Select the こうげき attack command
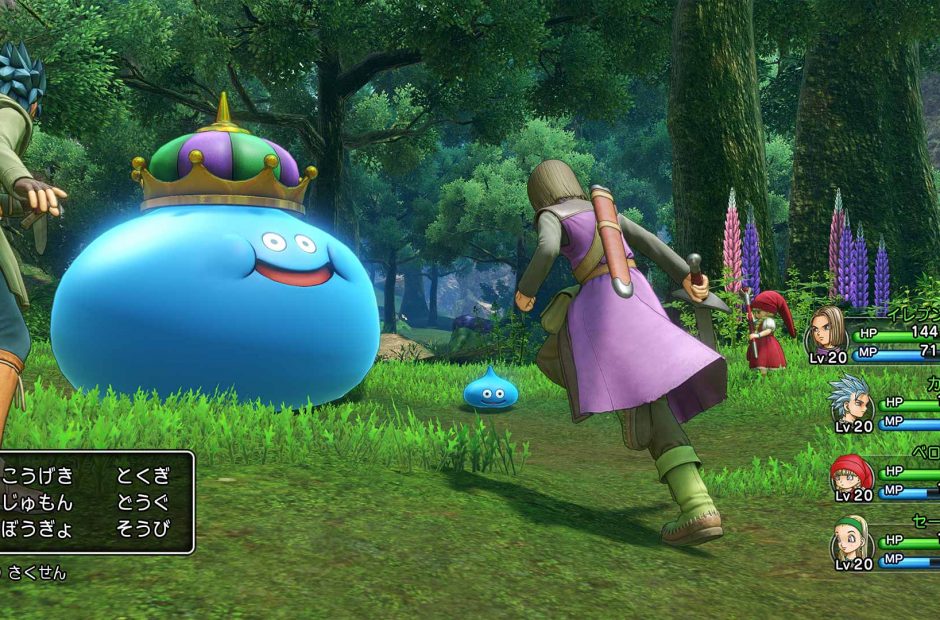Screen dimensions: 940x620 point(37,476)
